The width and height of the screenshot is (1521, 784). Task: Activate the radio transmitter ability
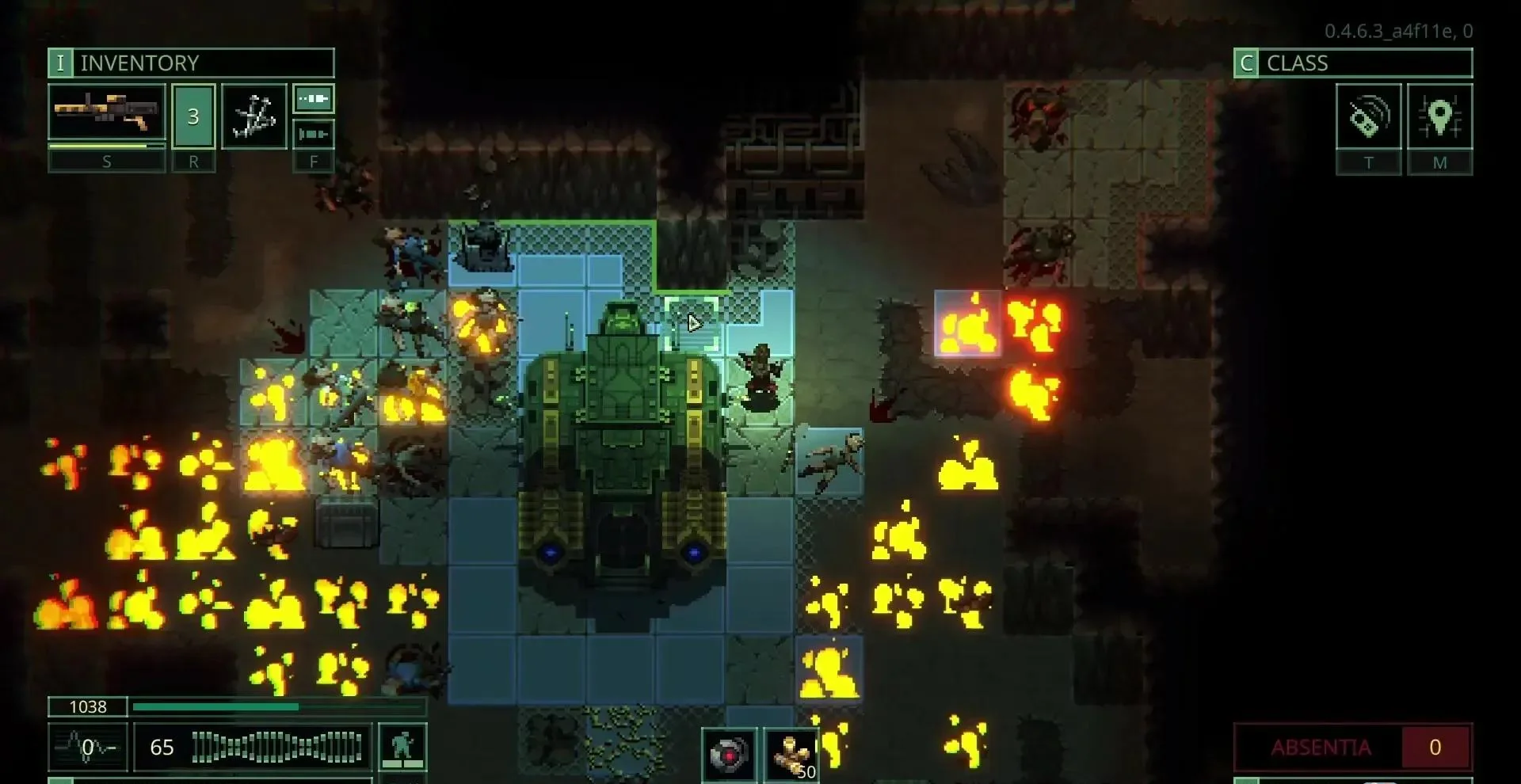point(1368,117)
